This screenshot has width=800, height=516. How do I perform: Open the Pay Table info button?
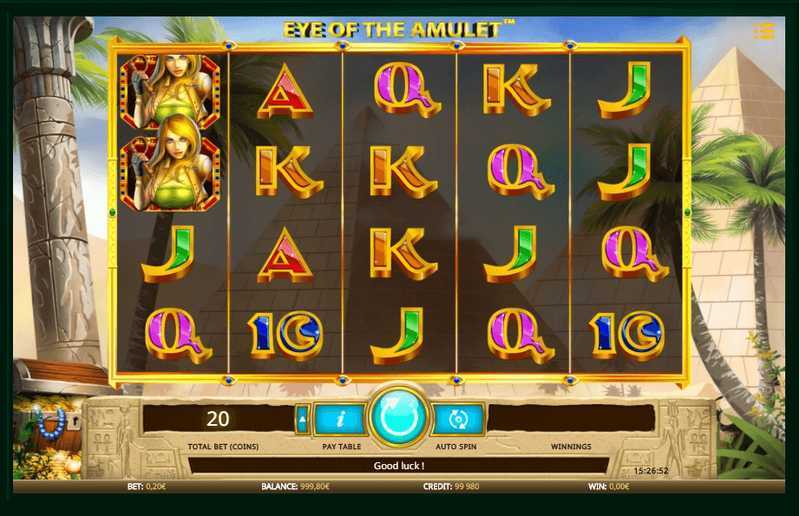(338, 419)
